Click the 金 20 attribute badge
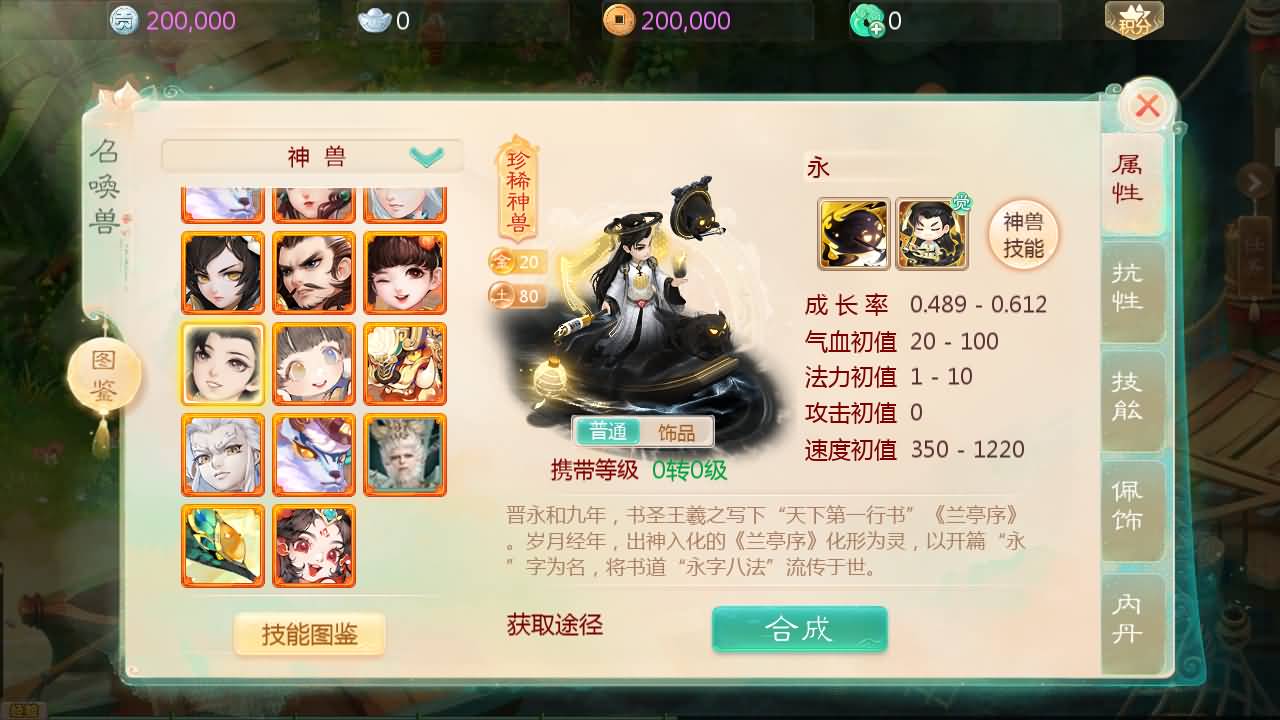1280x720 pixels. tap(516, 263)
